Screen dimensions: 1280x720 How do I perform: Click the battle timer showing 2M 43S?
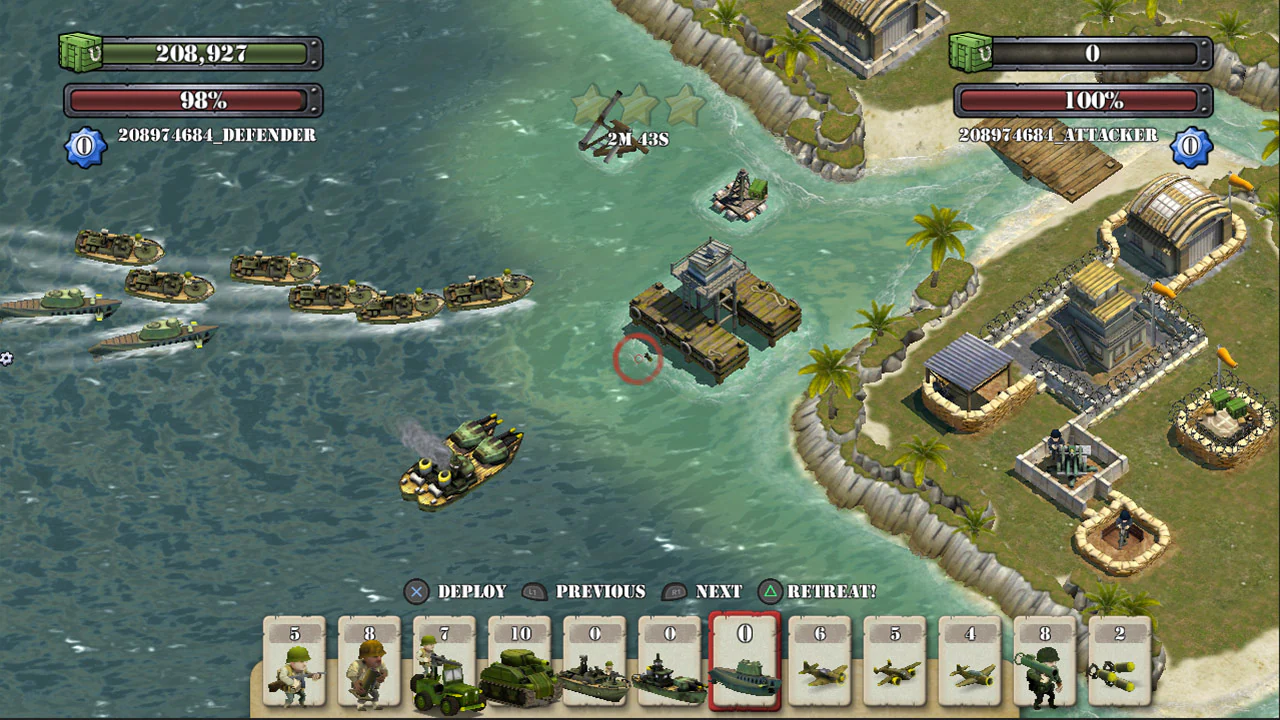tap(638, 139)
